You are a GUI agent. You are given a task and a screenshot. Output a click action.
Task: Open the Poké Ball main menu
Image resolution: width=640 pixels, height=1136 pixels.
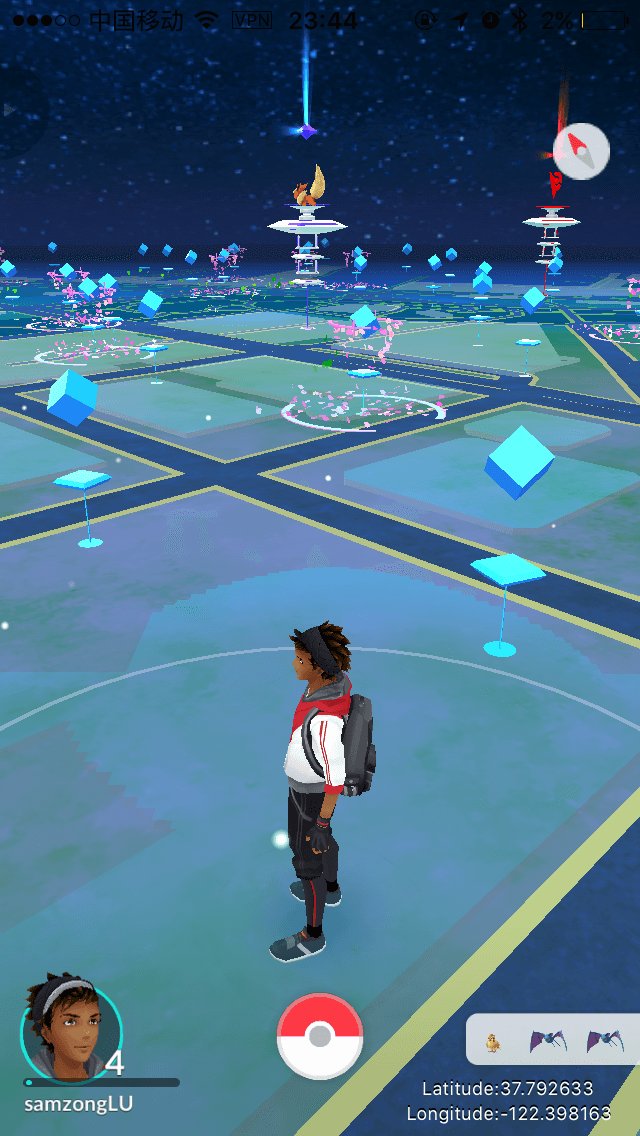(319, 1036)
